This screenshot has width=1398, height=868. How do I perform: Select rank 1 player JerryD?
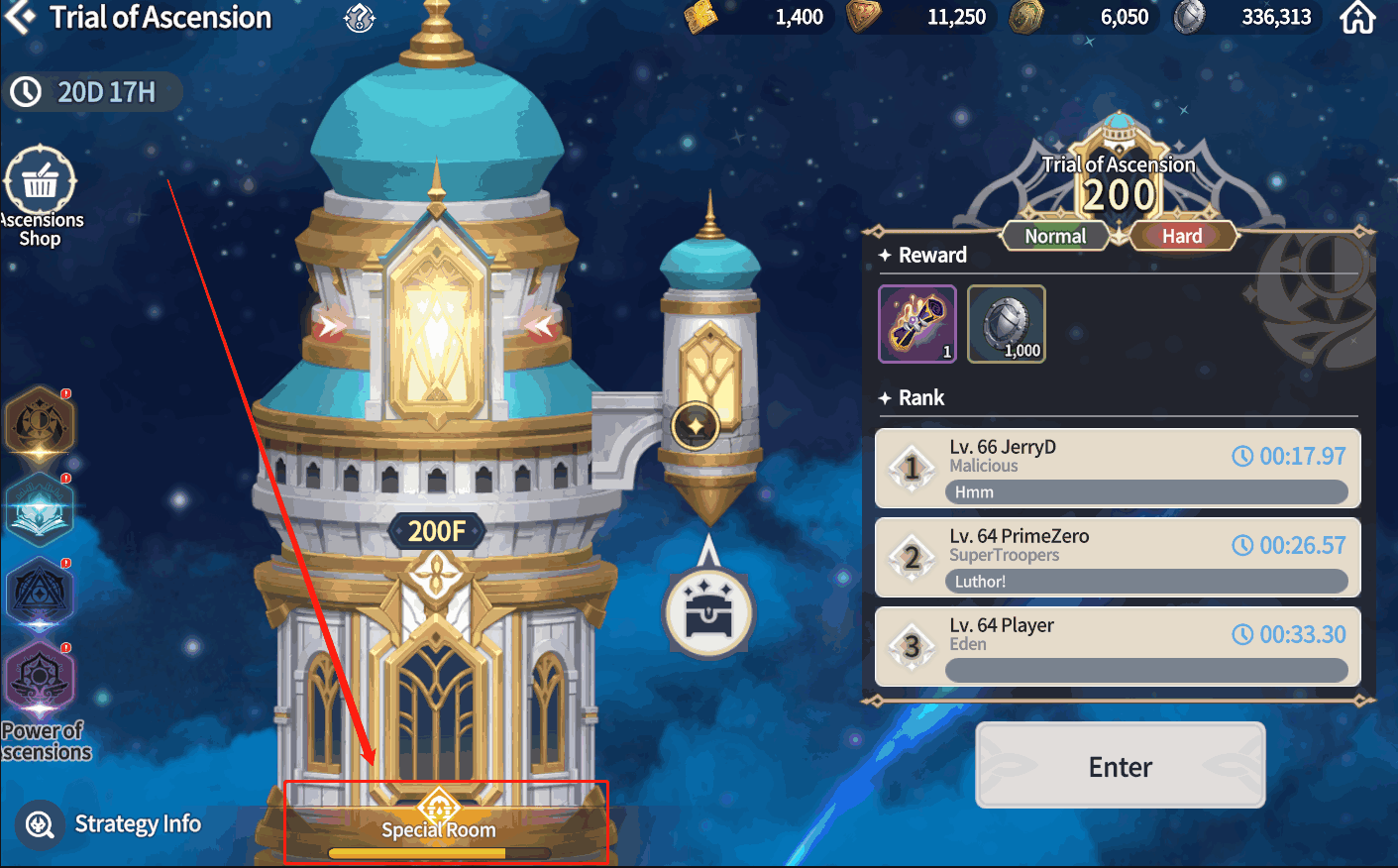[1118, 468]
